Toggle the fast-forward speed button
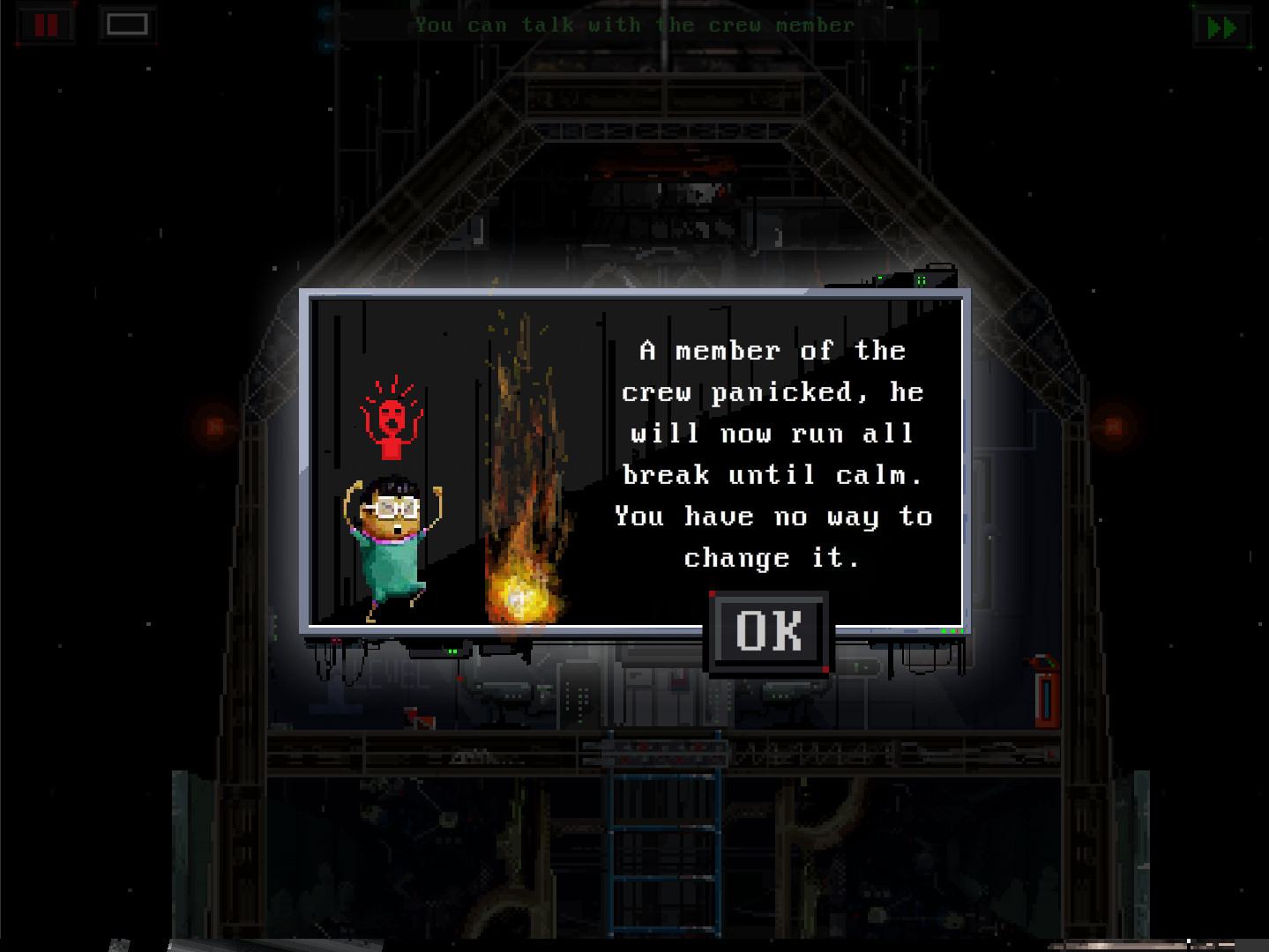This screenshot has width=1269, height=952. point(1220,27)
